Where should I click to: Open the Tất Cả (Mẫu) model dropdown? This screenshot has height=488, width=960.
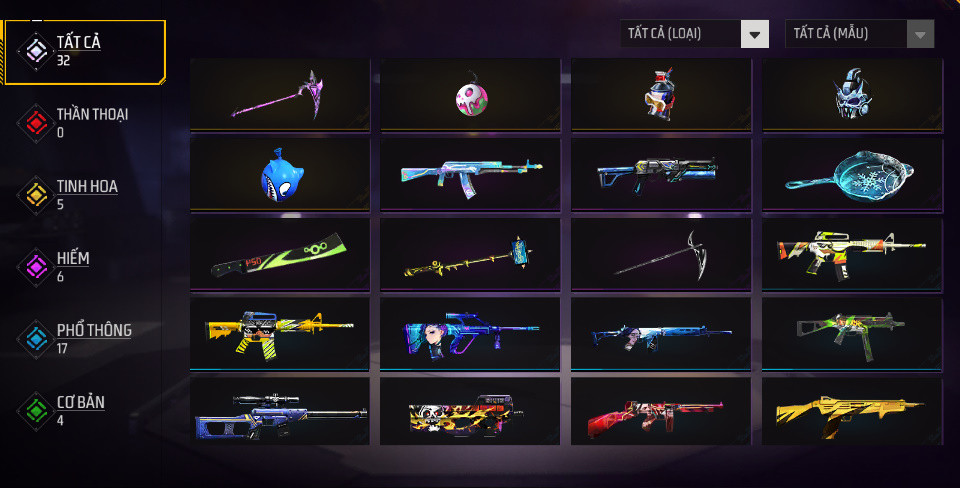coord(860,34)
